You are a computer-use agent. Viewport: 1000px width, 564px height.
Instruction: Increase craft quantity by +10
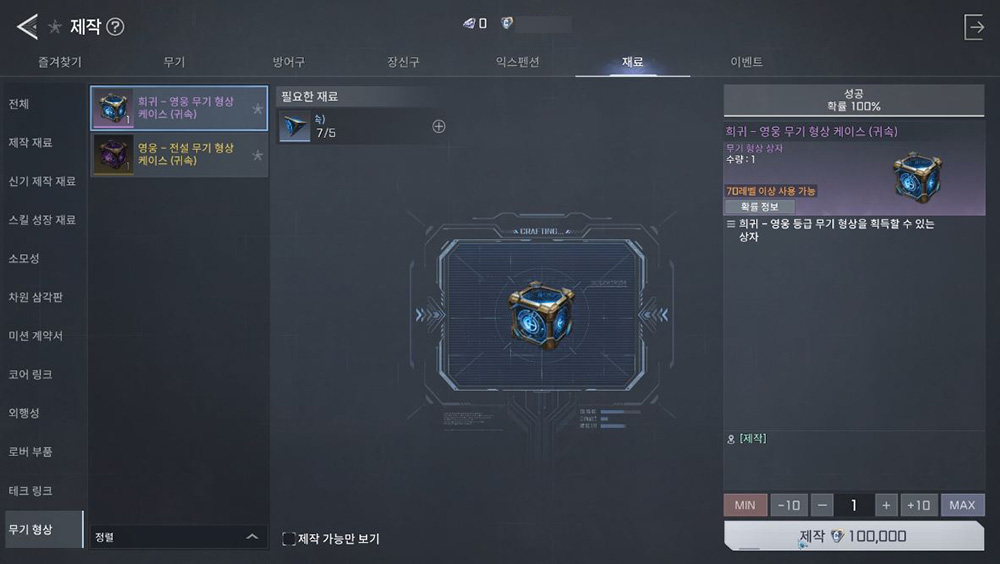pos(918,505)
